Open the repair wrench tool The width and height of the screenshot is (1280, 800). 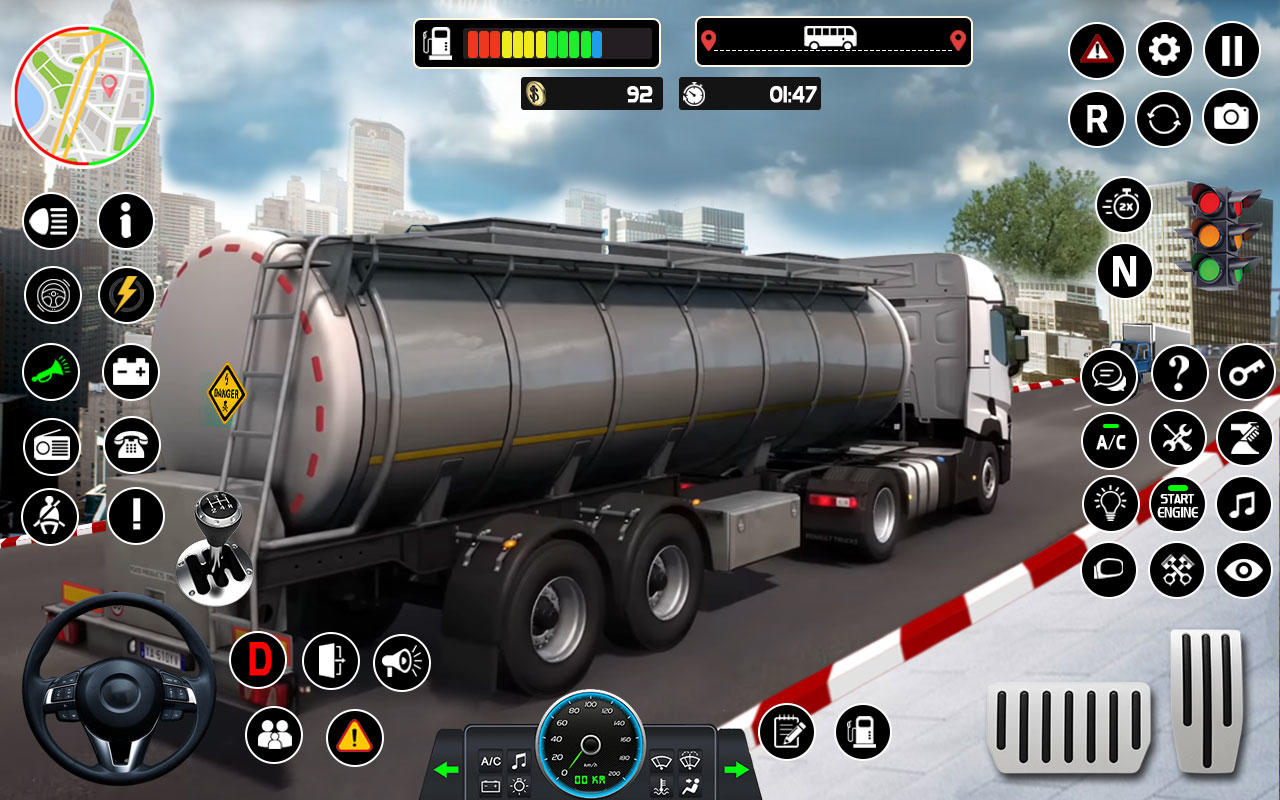coord(1177,440)
